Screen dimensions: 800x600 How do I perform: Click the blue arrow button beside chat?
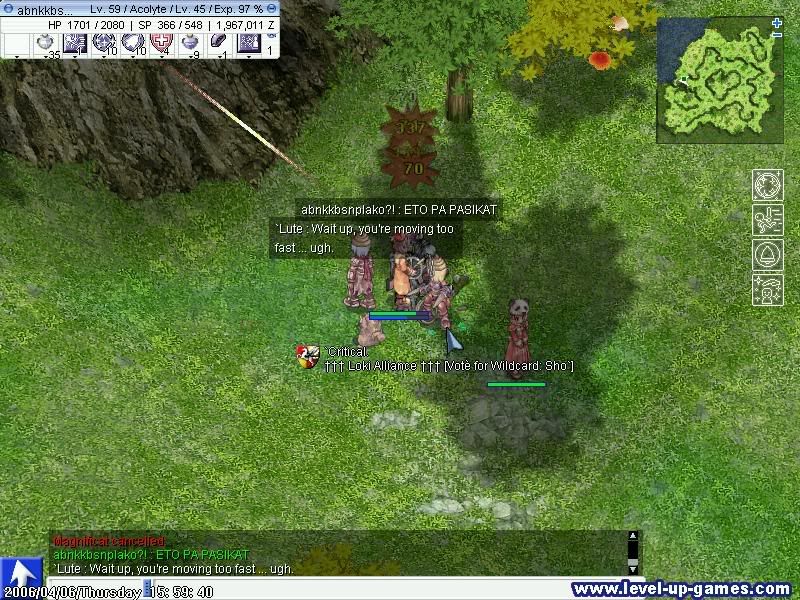tap(21, 573)
